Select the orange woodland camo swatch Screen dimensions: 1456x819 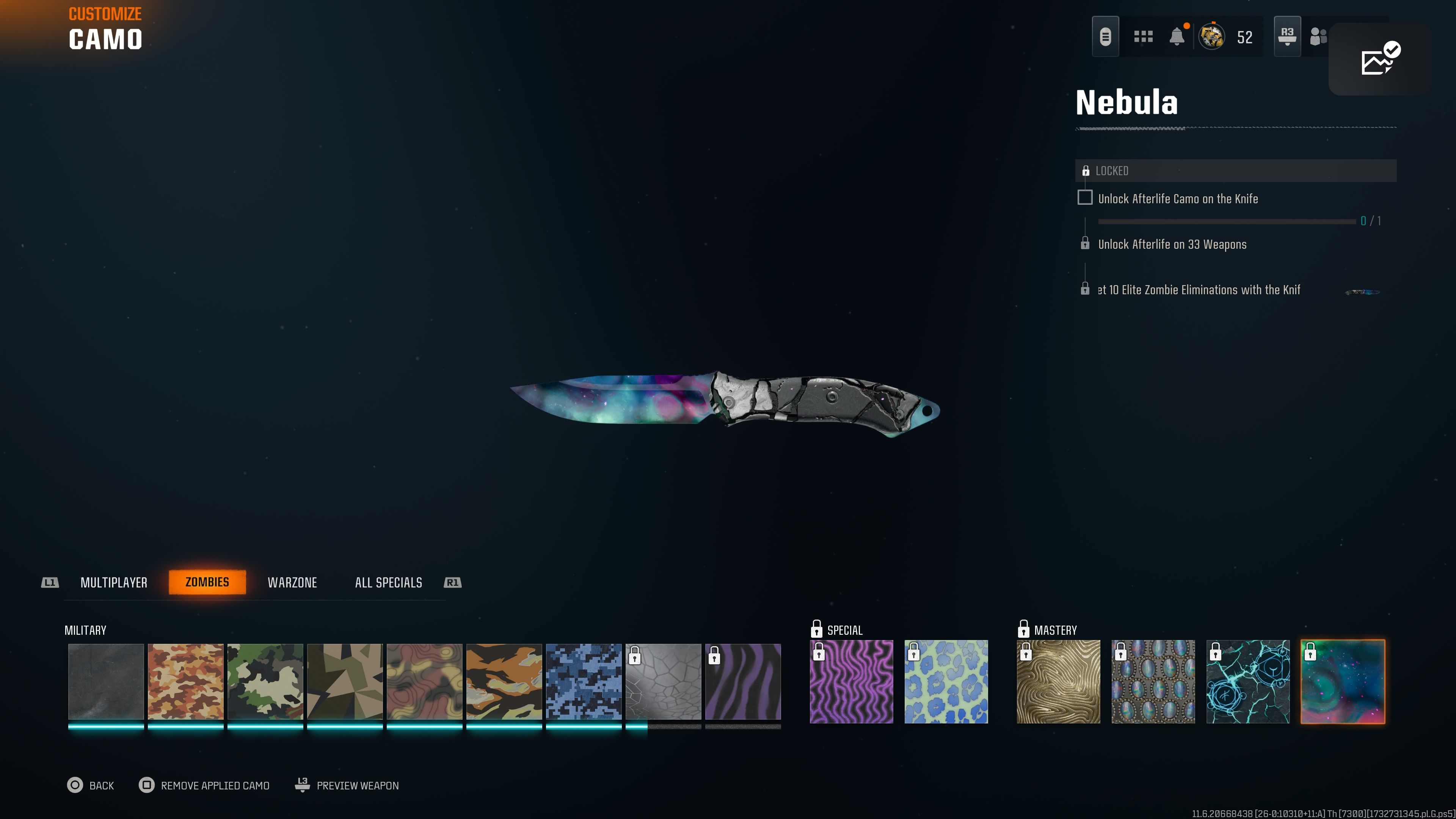pyautogui.click(x=185, y=681)
